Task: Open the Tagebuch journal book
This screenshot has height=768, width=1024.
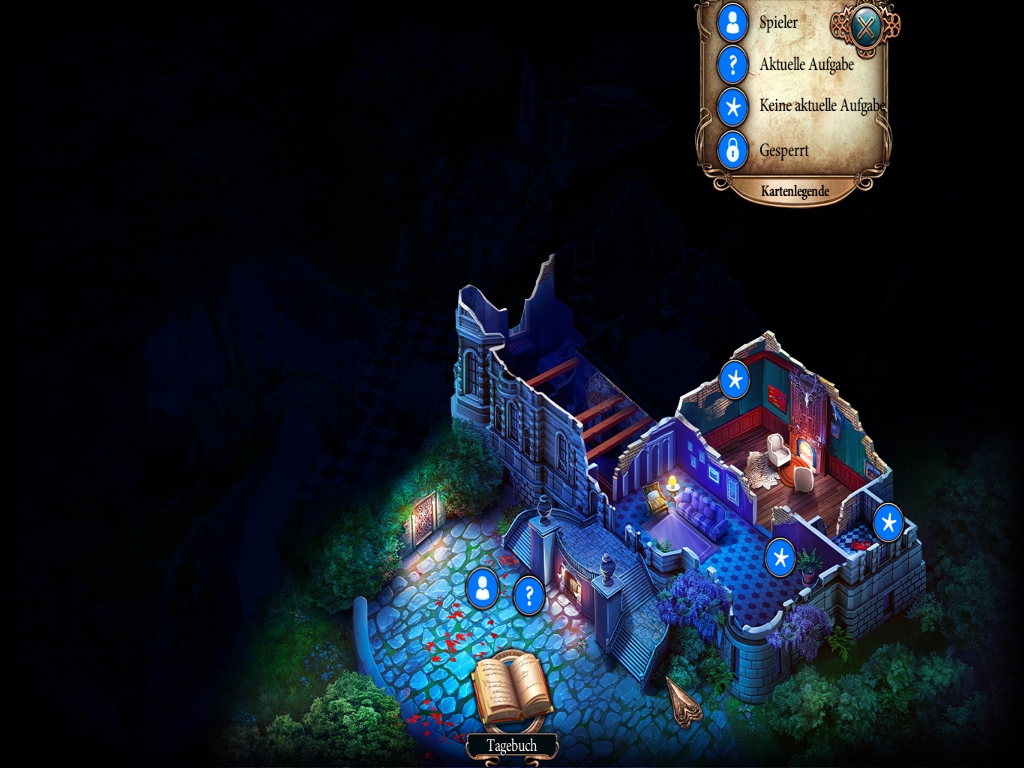Action: pos(512,689)
